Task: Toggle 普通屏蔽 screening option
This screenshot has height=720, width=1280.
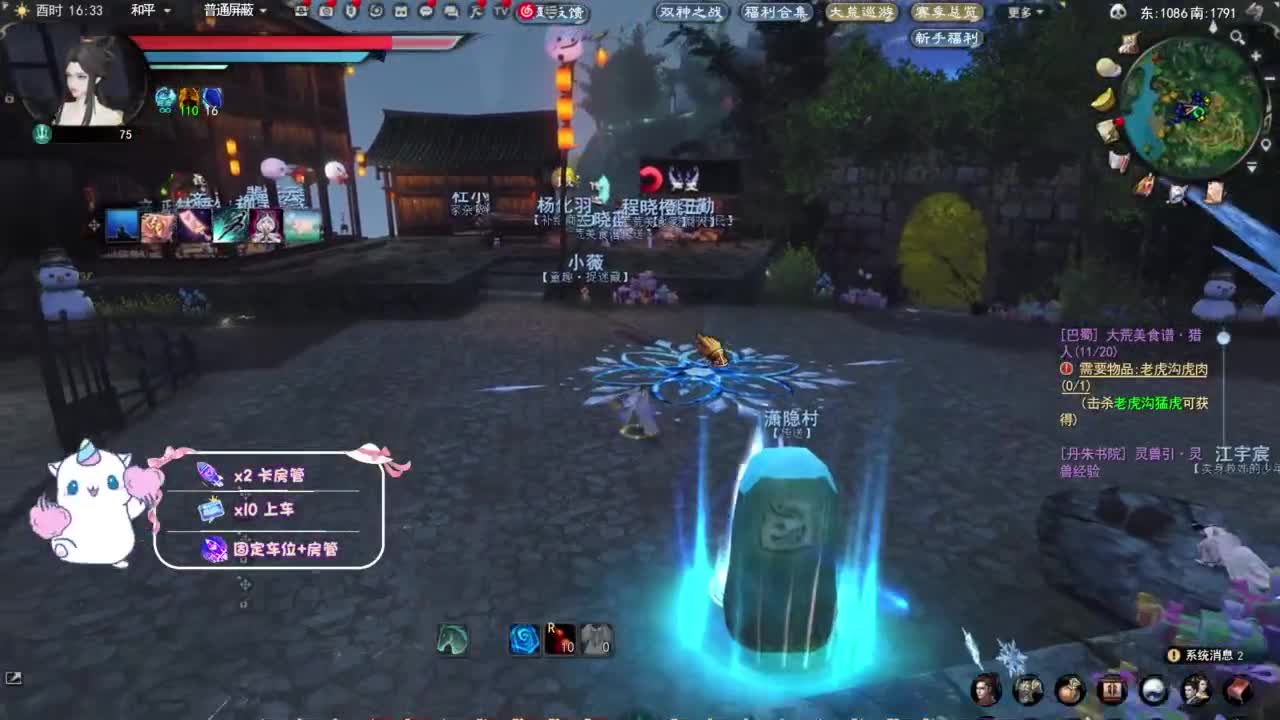Action: pos(228,10)
